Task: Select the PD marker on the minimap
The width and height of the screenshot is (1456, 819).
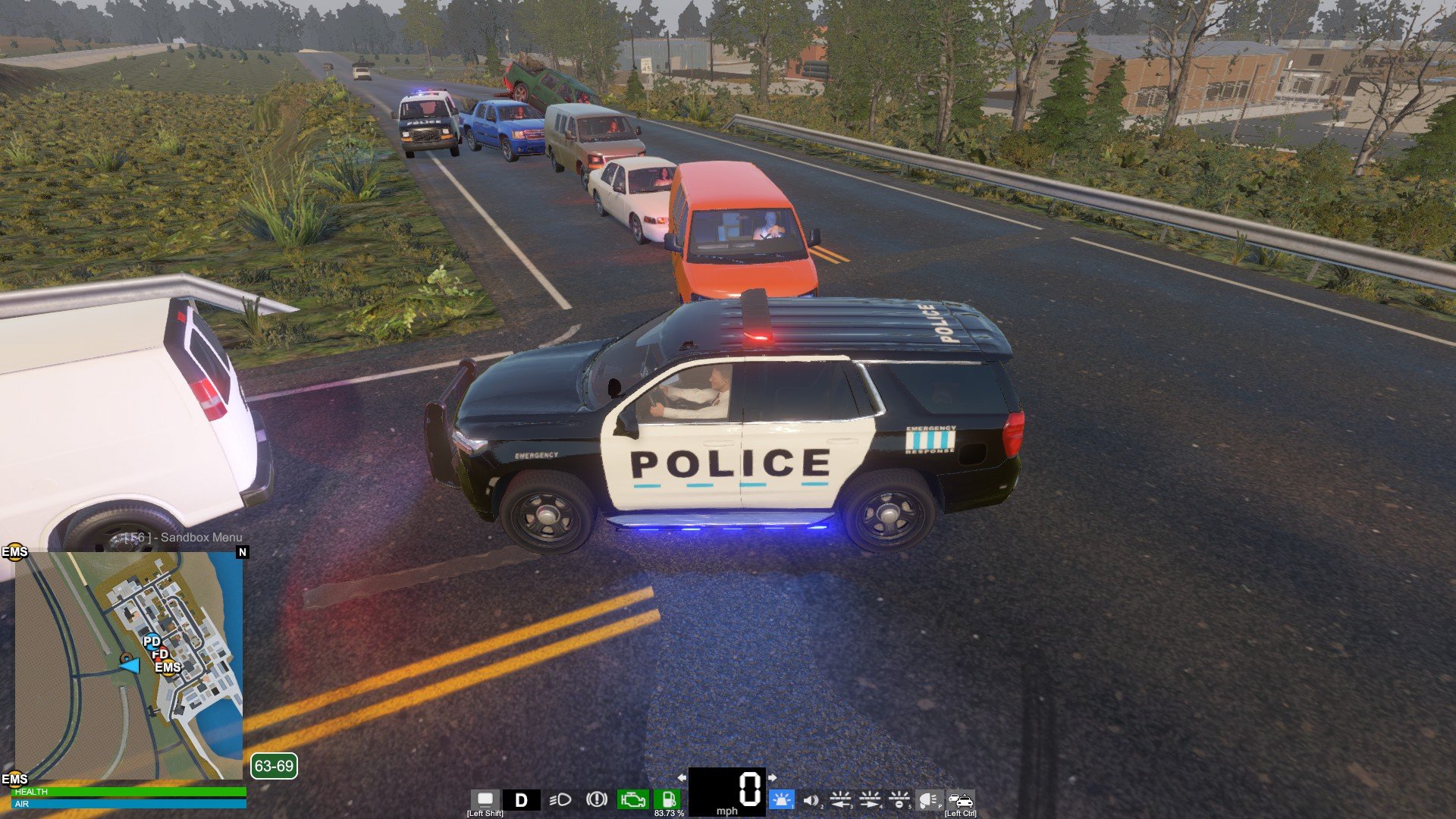Action: pos(152,642)
